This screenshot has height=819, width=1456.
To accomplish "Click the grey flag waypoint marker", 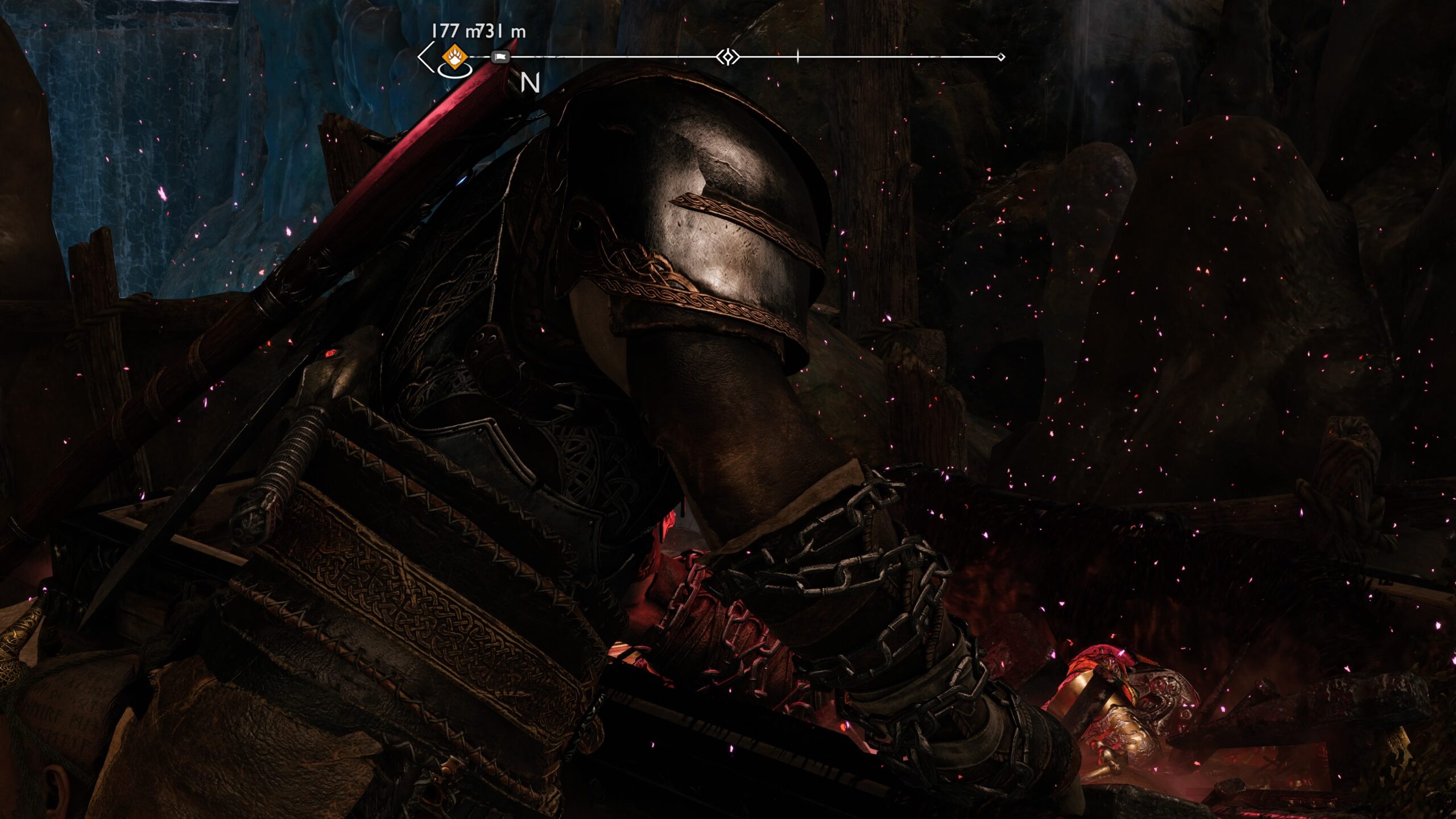I will (x=500, y=57).
